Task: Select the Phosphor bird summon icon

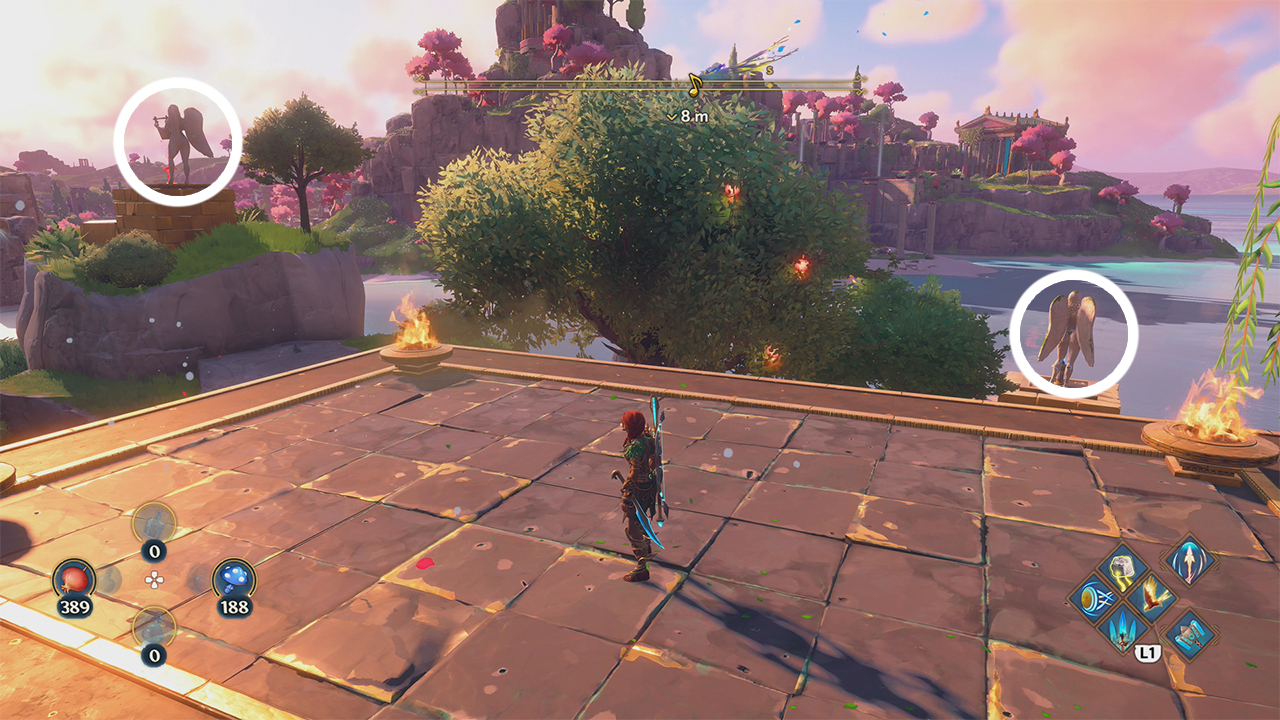Action: 1153,596
